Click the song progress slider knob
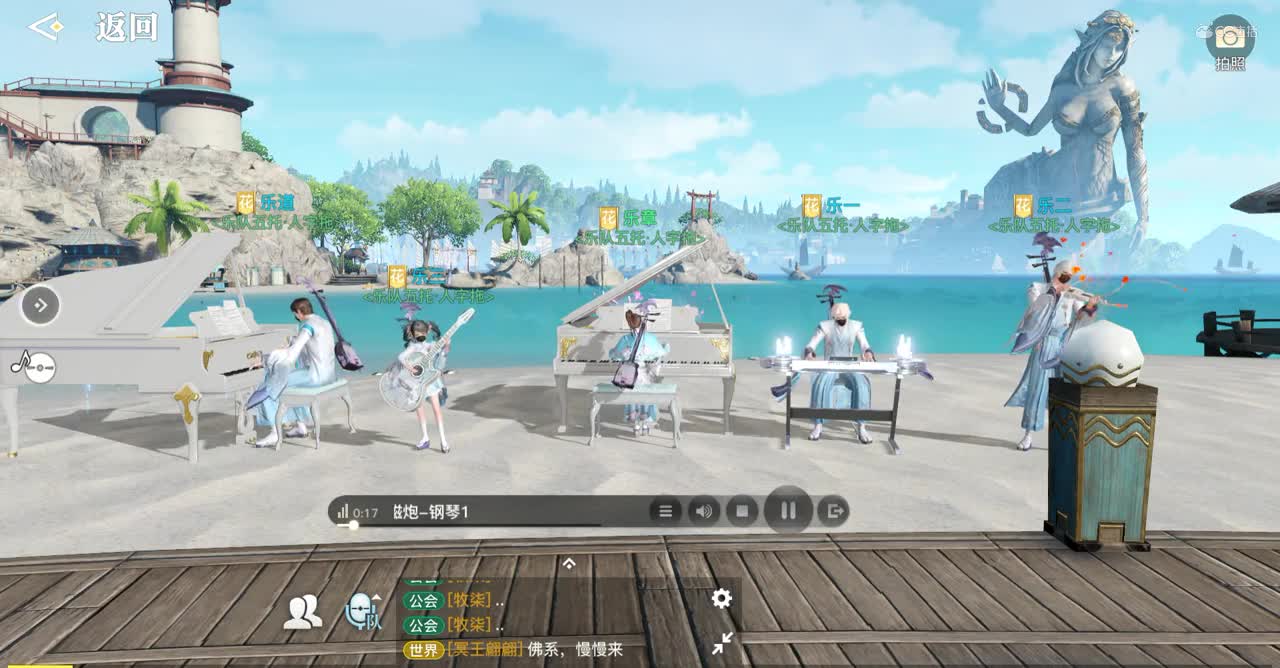The height and width of the screenshot is (668, 1280). point(353,525)
